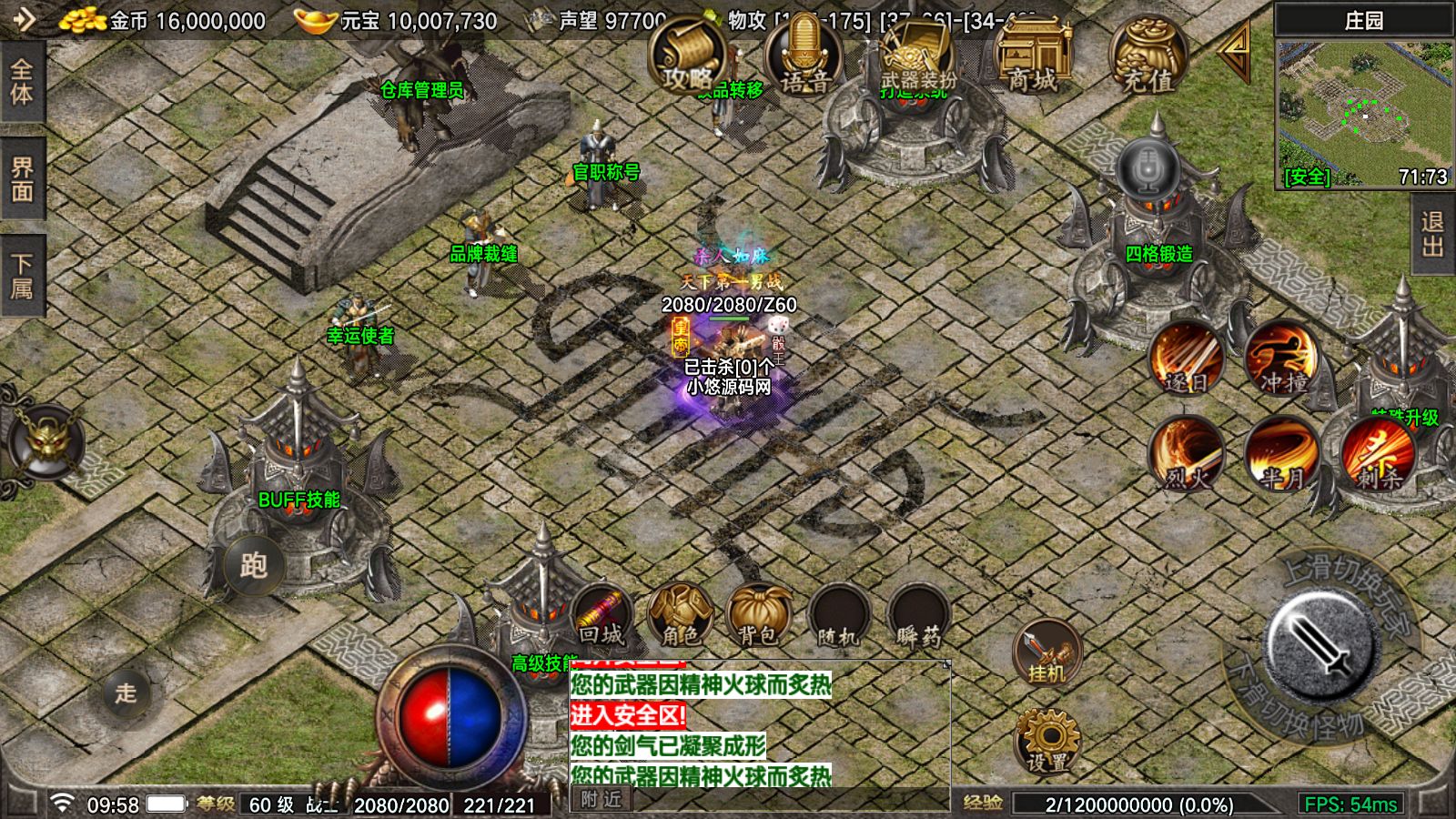Open the 充值 recharge menu

pyautogui.click(x=1148, y=56)
